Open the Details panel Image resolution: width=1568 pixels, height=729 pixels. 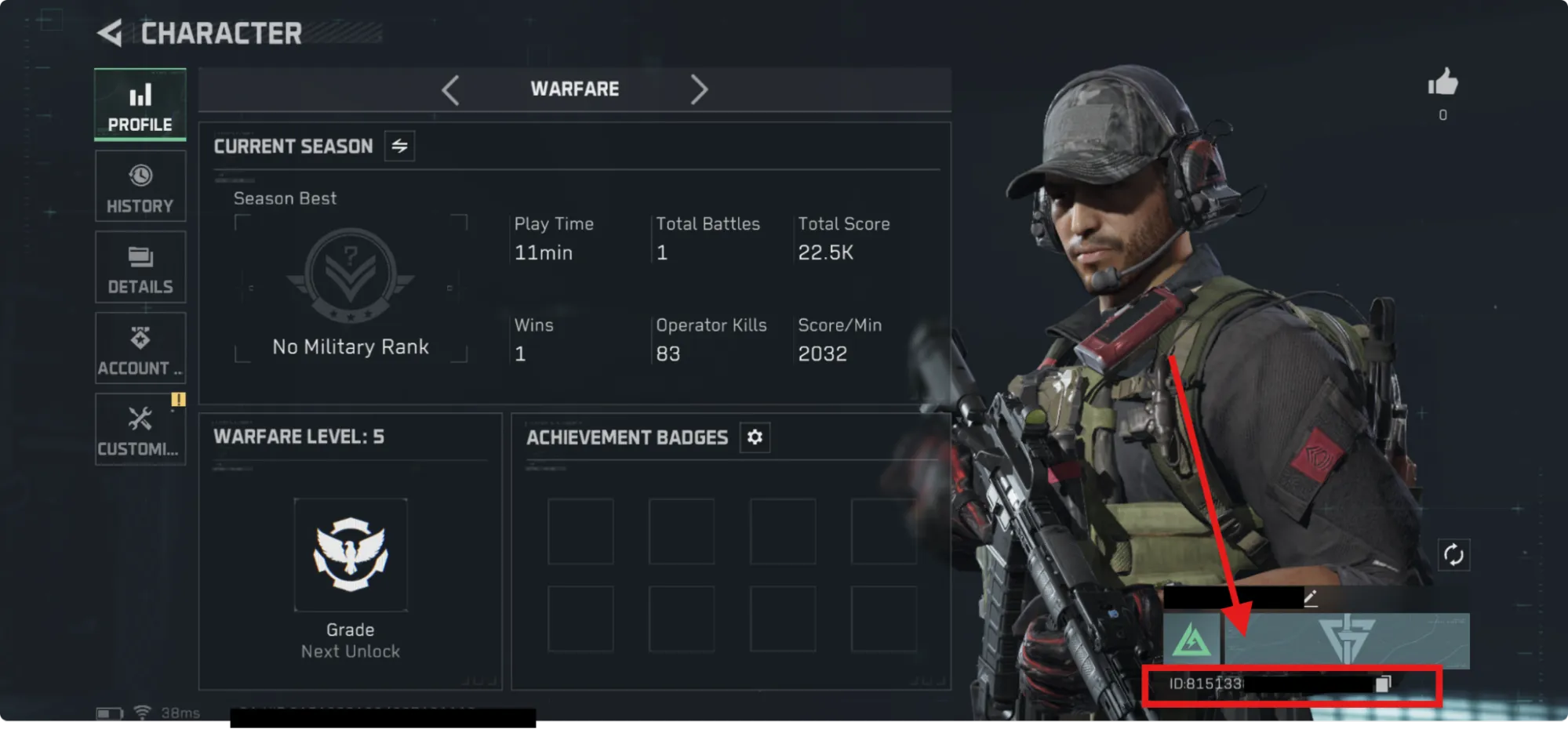coord(140,267)
